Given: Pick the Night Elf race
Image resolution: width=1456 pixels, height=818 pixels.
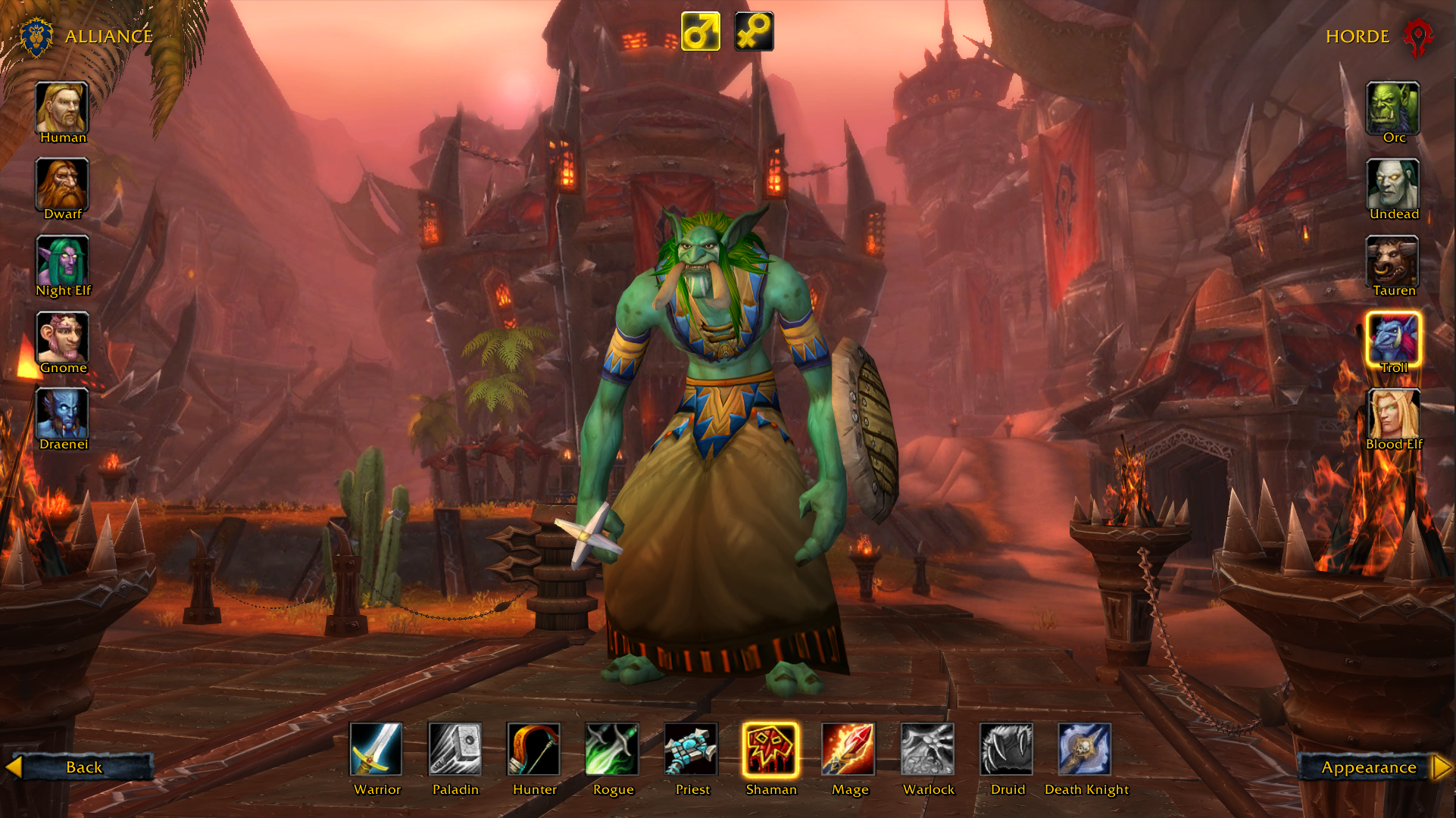Looking at the screenshot, I should [x=62, y=261].
